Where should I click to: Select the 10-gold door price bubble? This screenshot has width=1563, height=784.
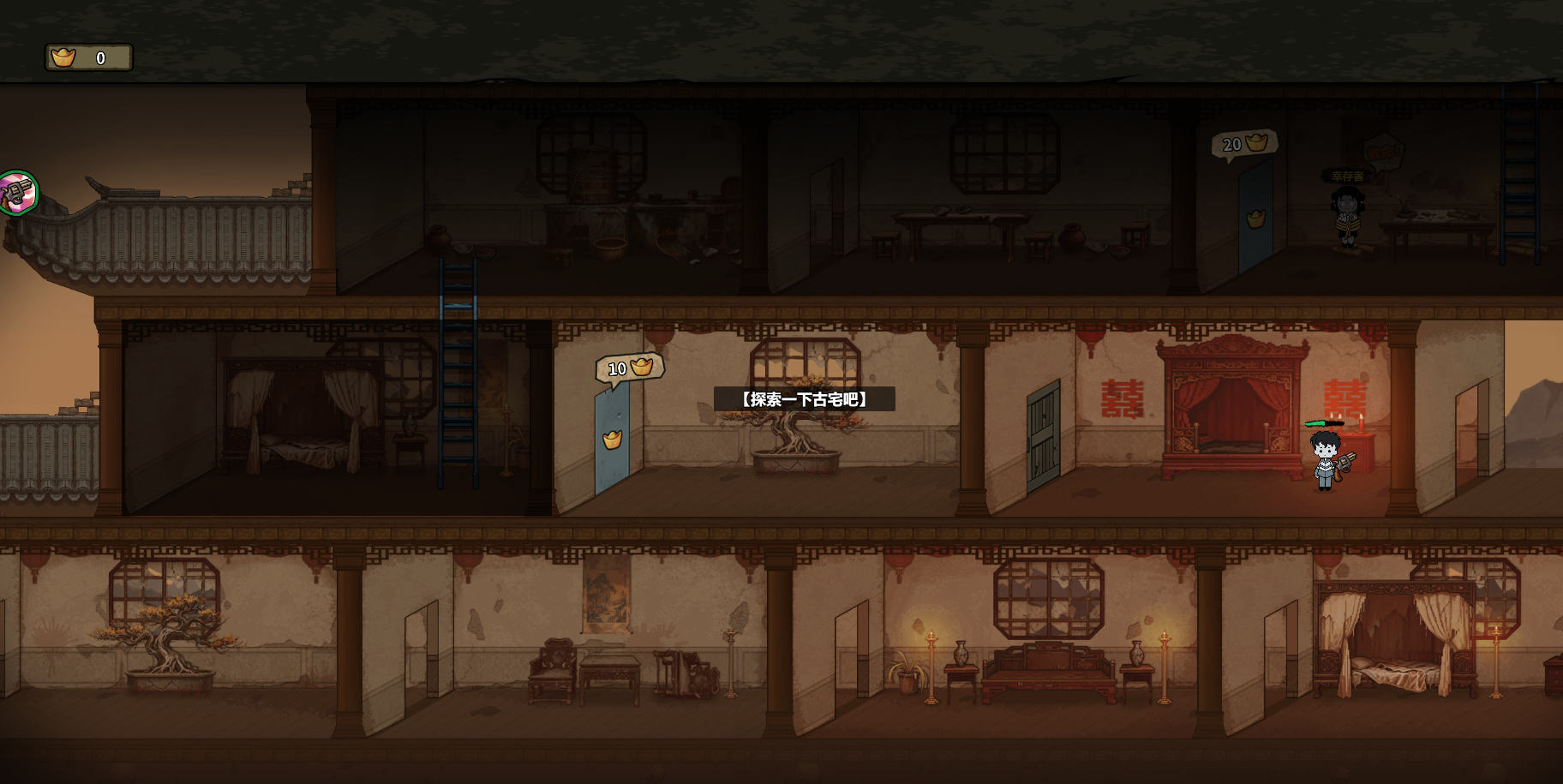630,368
